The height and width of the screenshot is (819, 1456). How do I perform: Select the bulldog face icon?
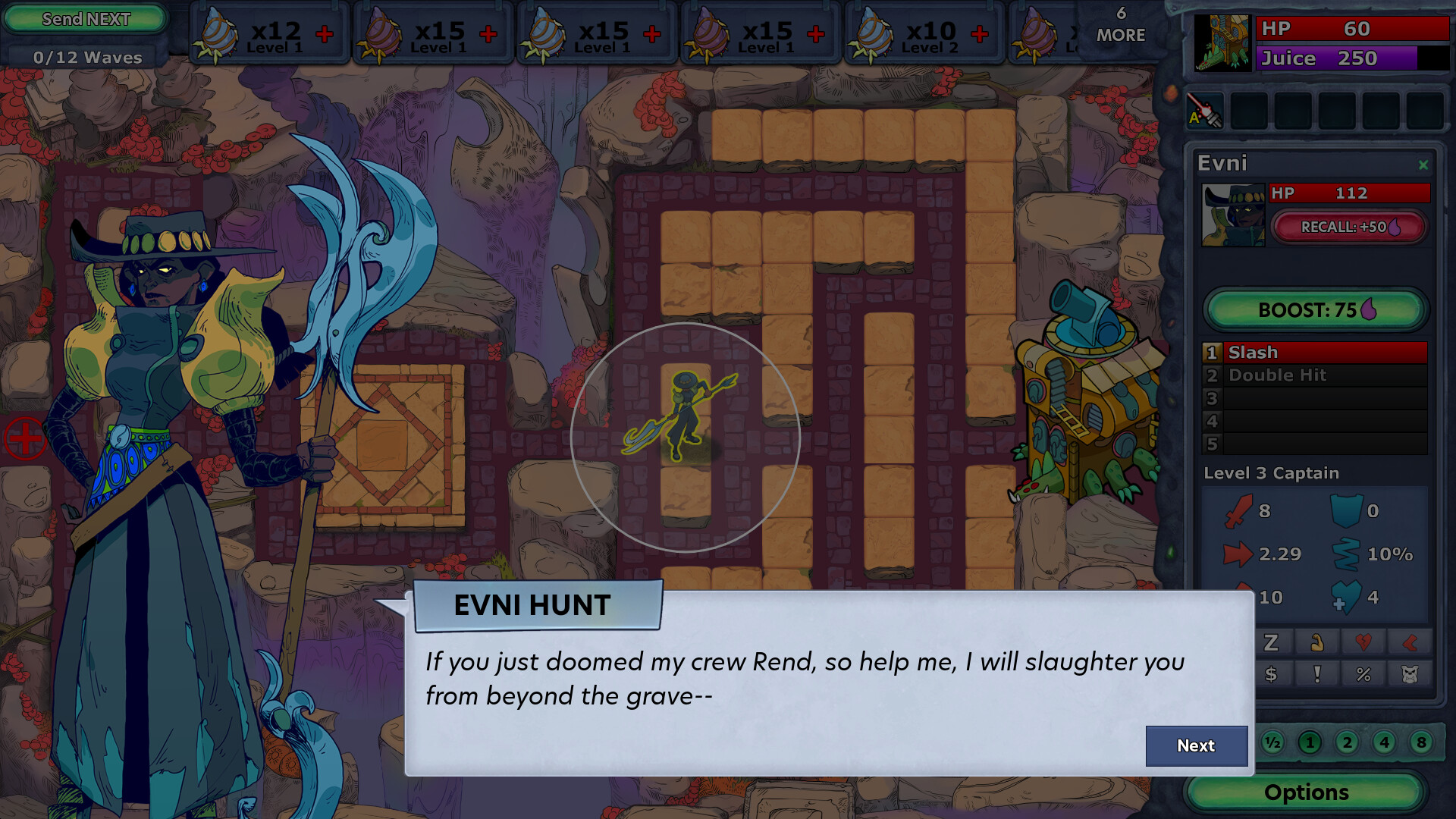pyautogui.click(x=1410, y=674)
